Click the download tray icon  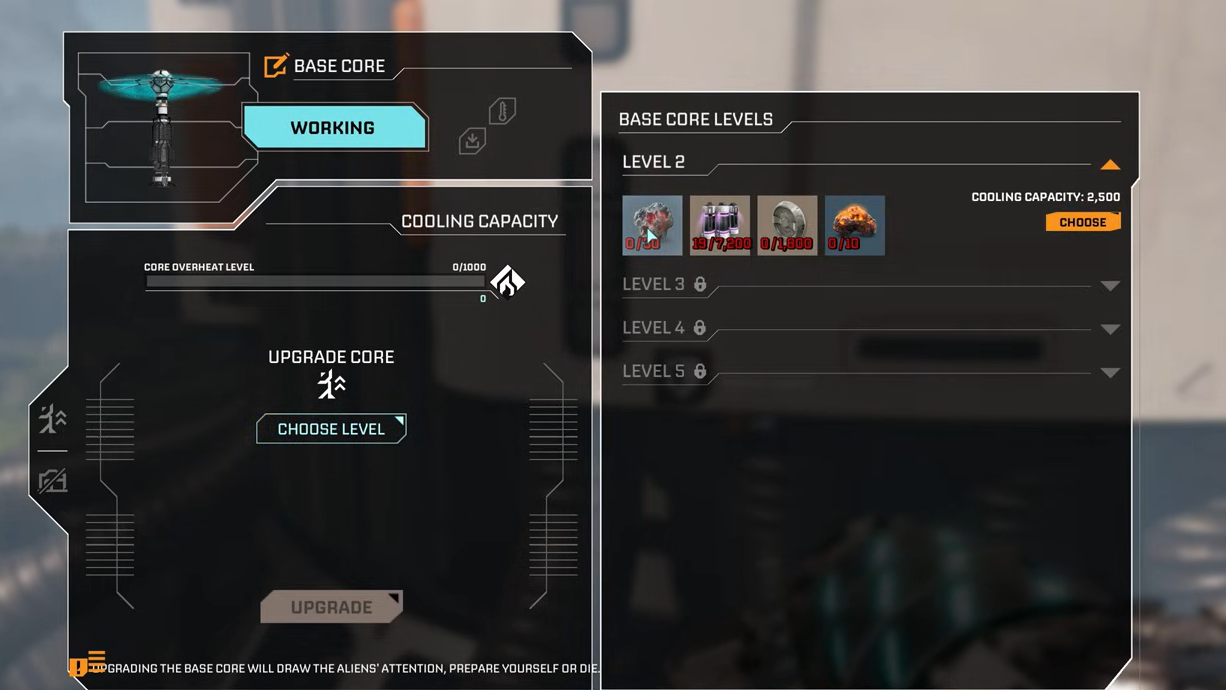pos(472,142)
